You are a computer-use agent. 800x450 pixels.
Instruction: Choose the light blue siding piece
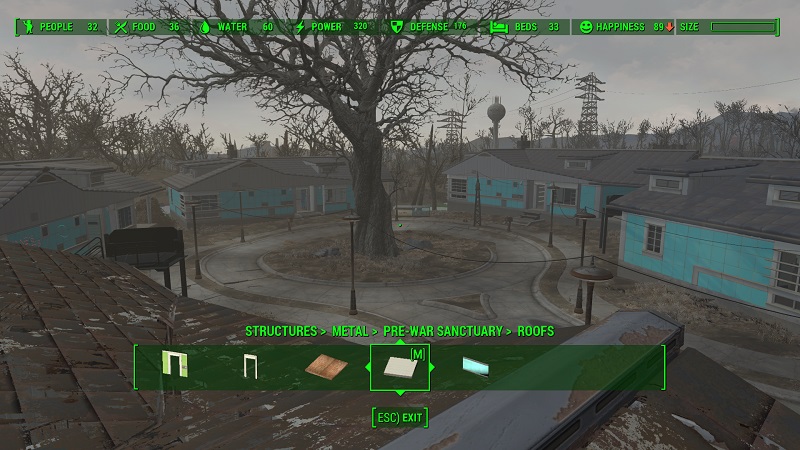[x=475, y=367]
